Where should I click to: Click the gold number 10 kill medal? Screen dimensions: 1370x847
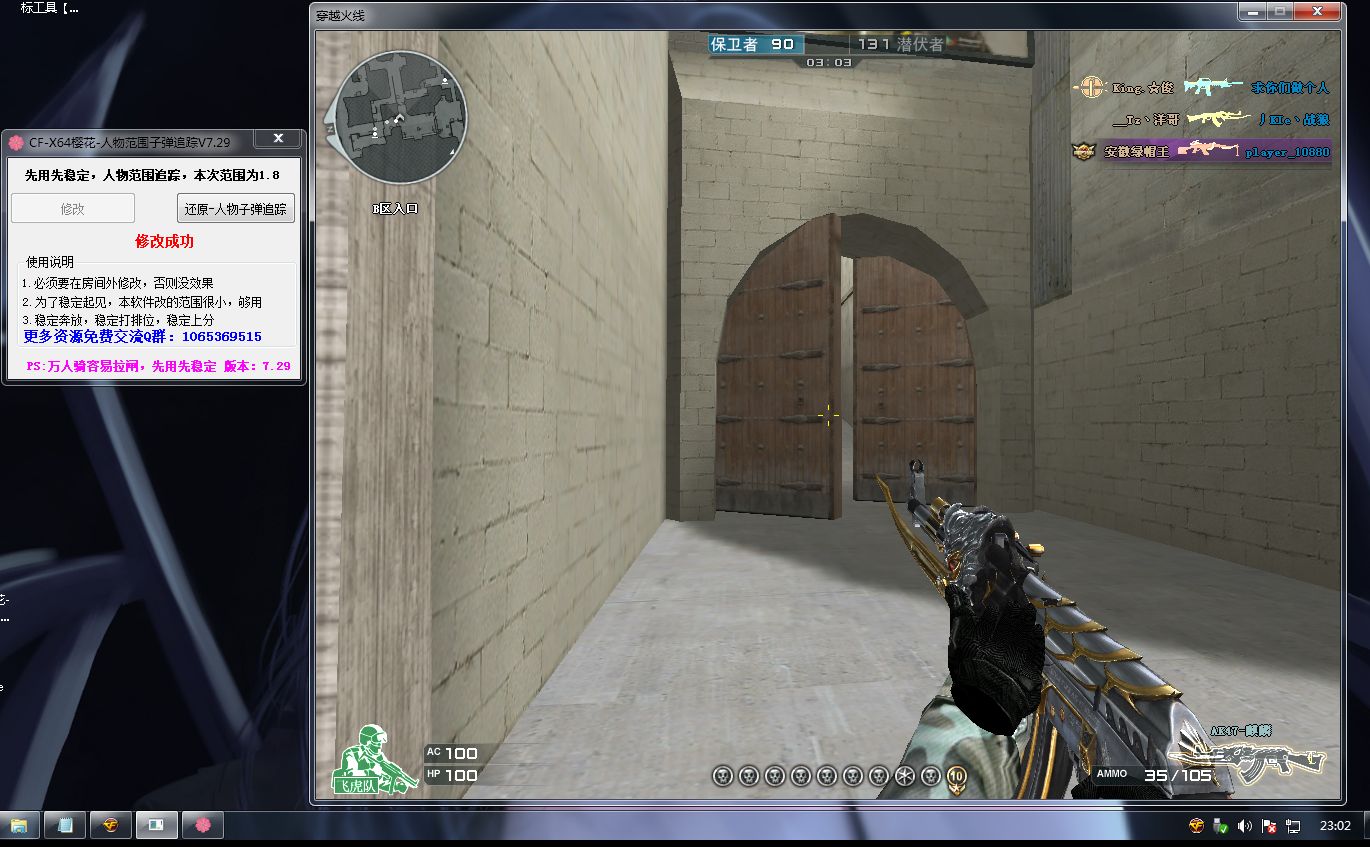click(956, 775)
